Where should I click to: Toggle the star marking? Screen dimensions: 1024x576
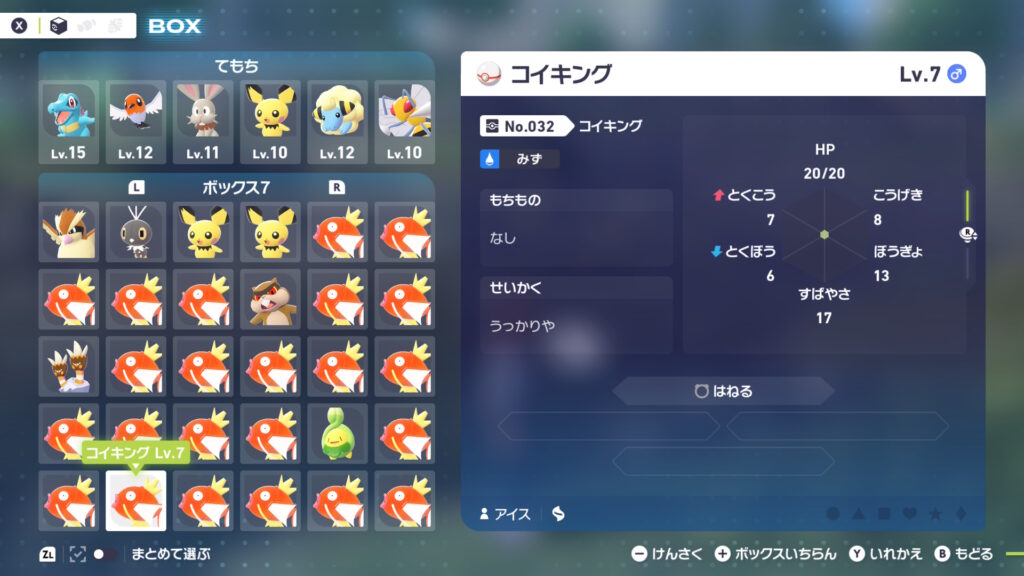tap(935, 514)
